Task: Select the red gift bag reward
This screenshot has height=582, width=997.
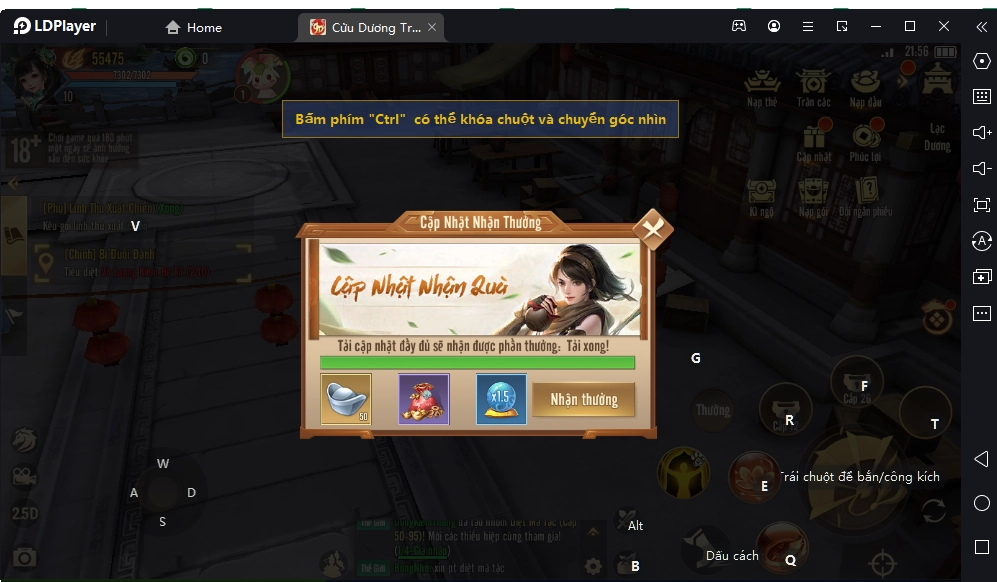Action: (424, 399)
